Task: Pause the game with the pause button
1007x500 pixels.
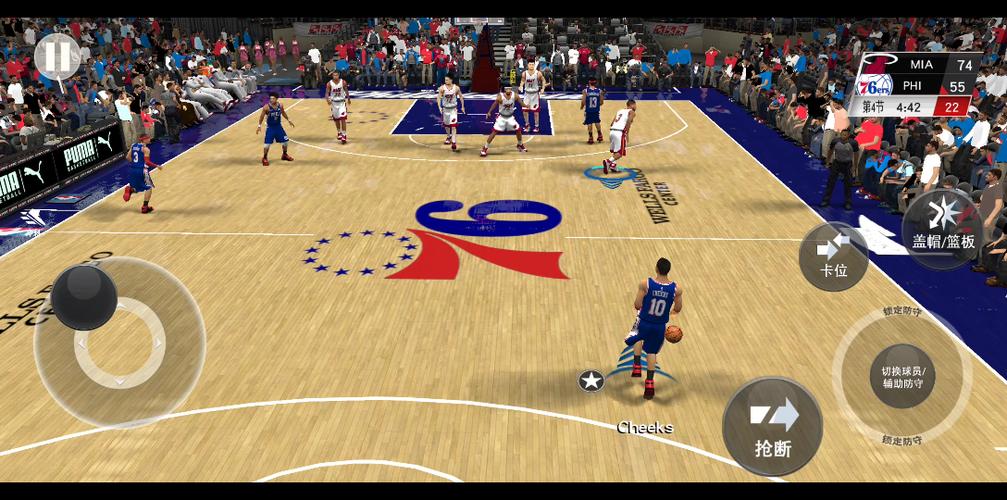Action: point(57,56)
